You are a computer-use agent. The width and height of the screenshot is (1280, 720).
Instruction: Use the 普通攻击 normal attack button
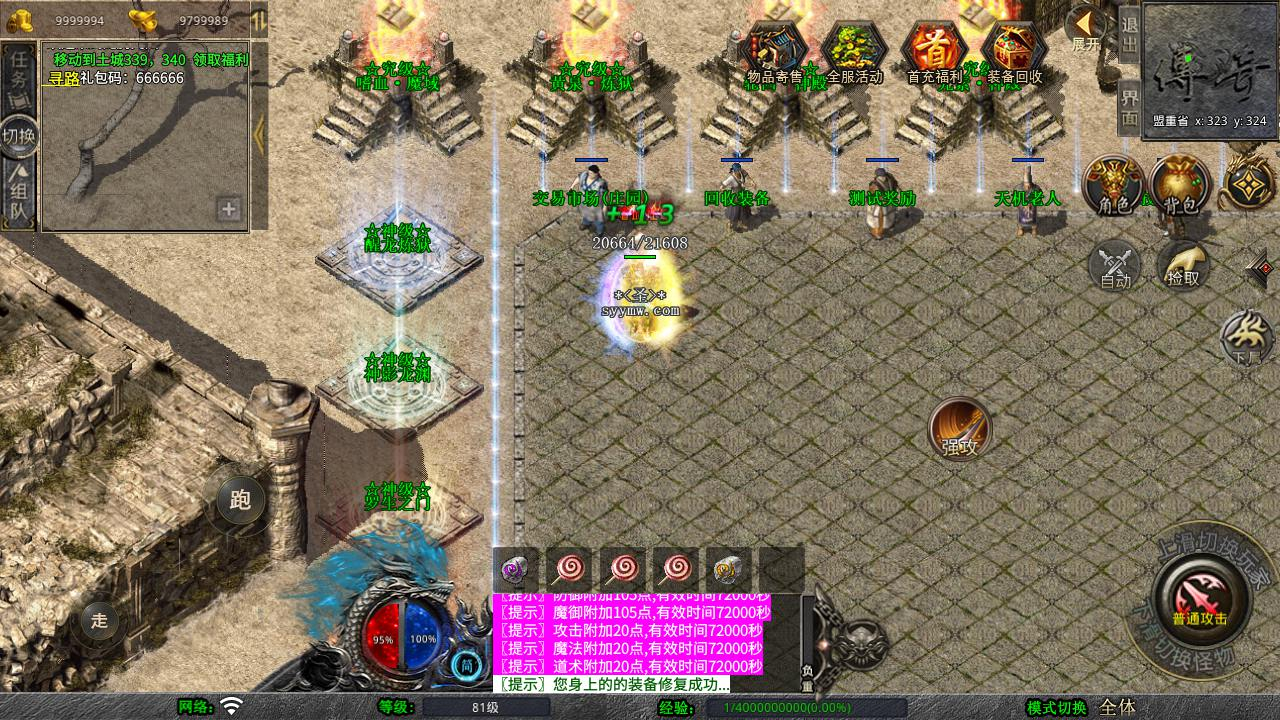pyautogui.click(x=1199, y=598)
